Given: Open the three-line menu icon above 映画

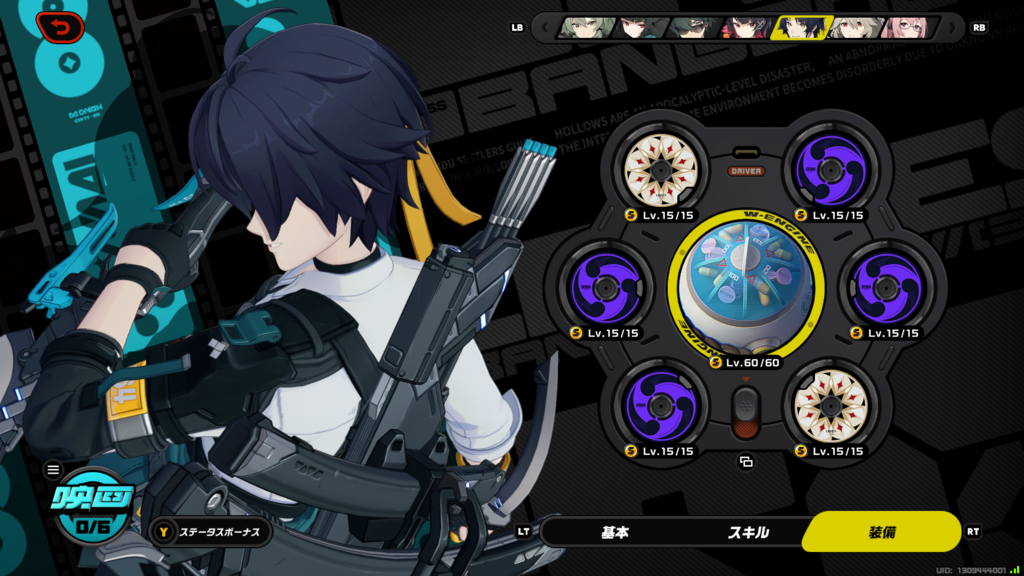Looking at the screenshot, I should point(53,469).
